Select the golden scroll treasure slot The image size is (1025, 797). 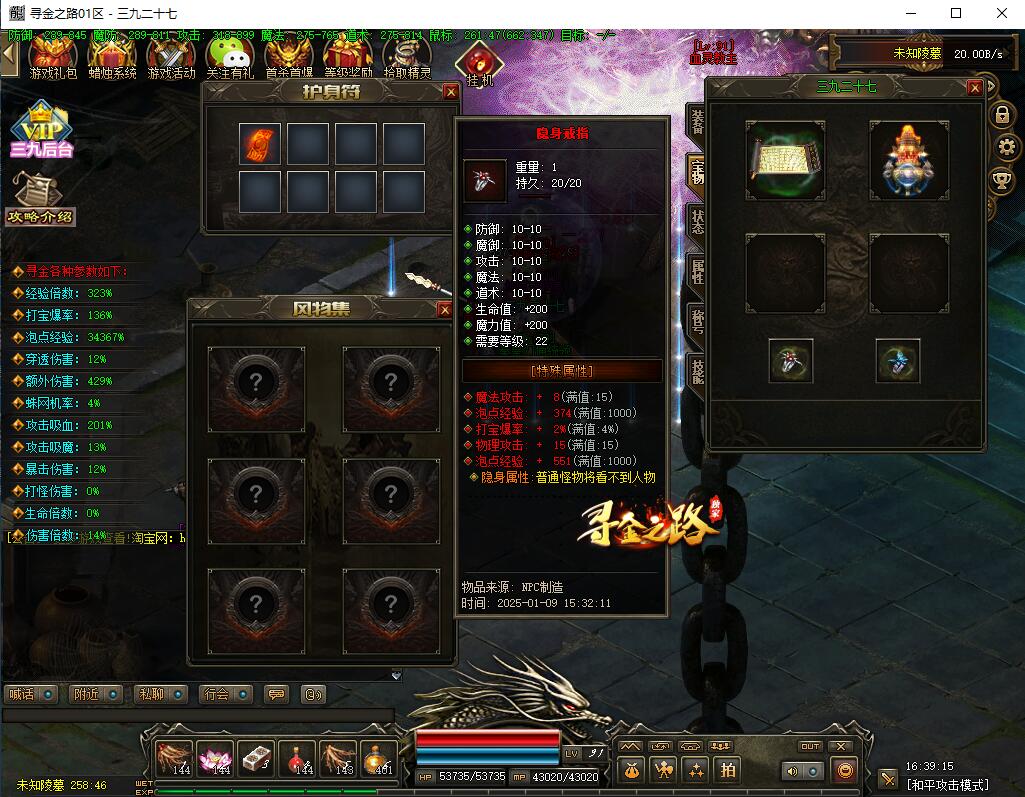click(x=785, y=160)
